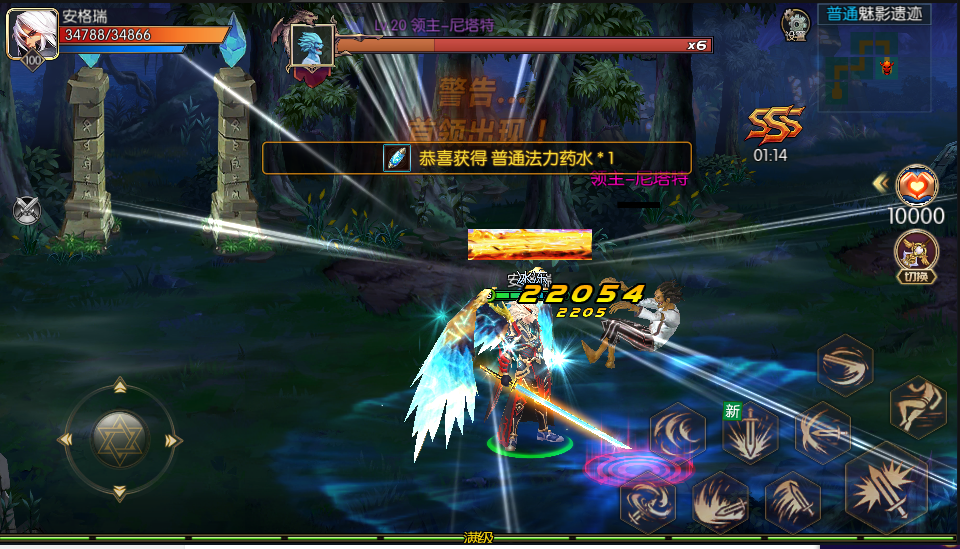Activate the crouching dodge skill

[x=917, y=404]
